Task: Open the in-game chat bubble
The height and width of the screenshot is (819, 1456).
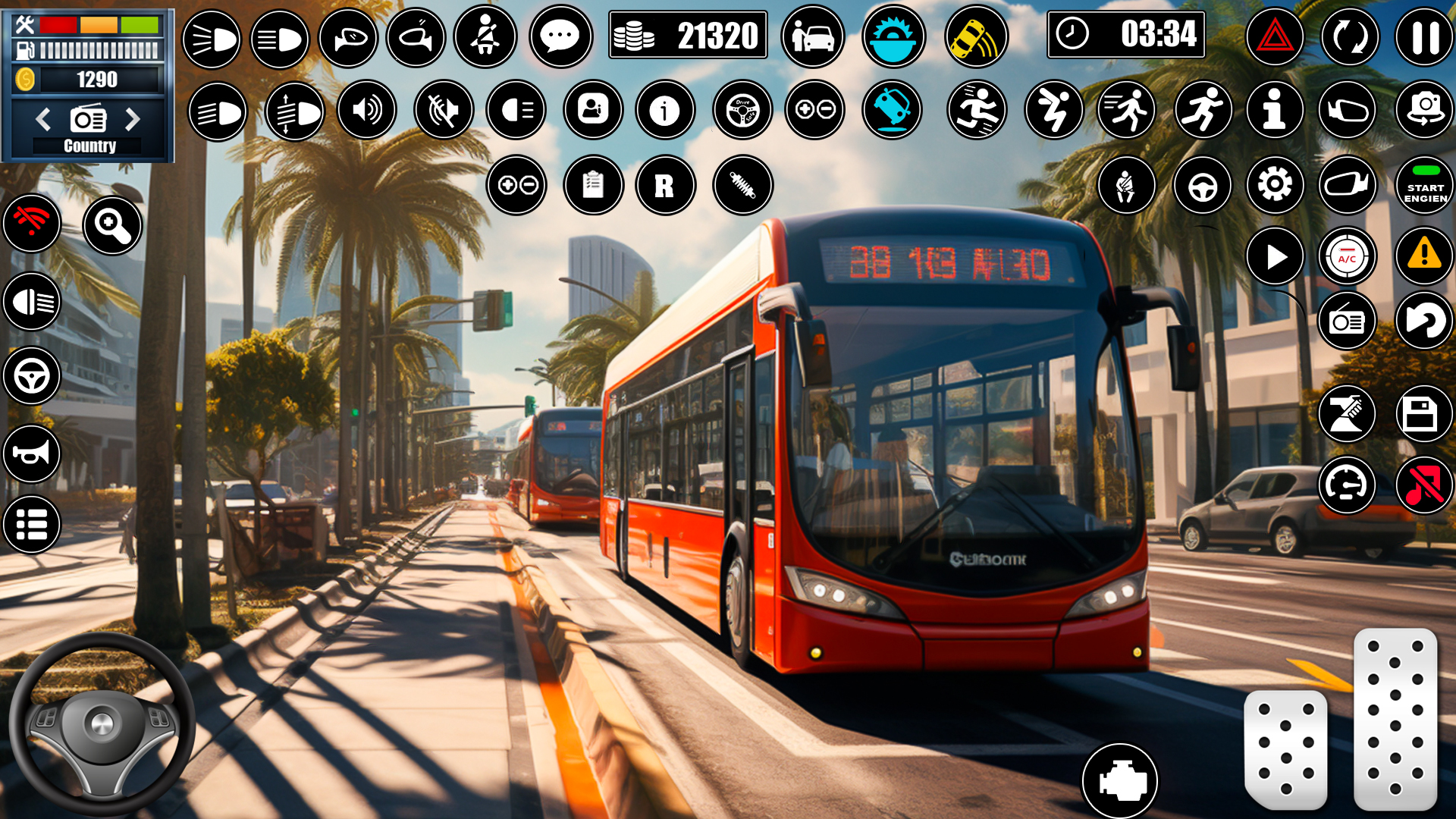Action: 560,36
